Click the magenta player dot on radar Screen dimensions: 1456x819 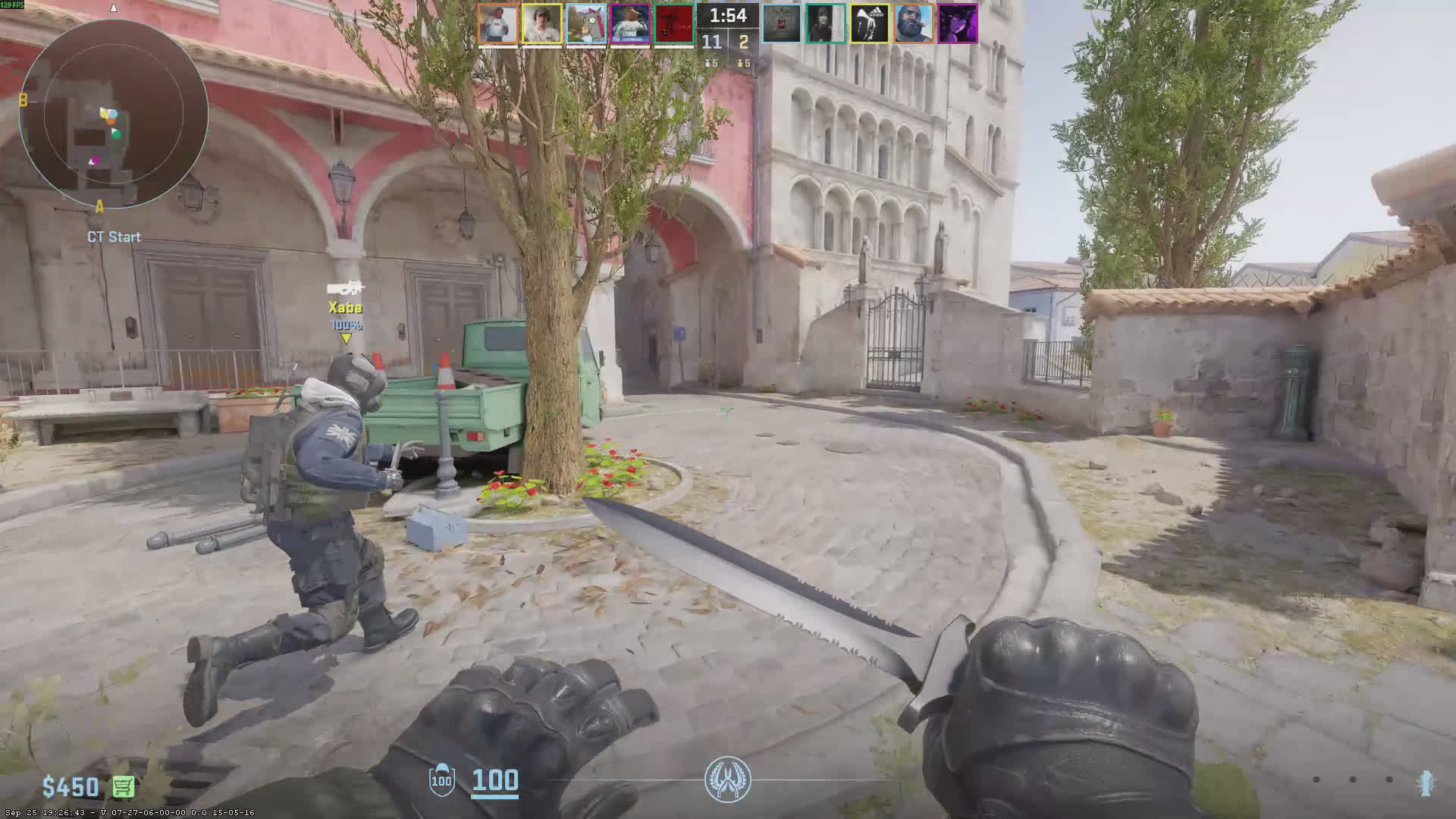pyautogui.click(x=94, y=161)
